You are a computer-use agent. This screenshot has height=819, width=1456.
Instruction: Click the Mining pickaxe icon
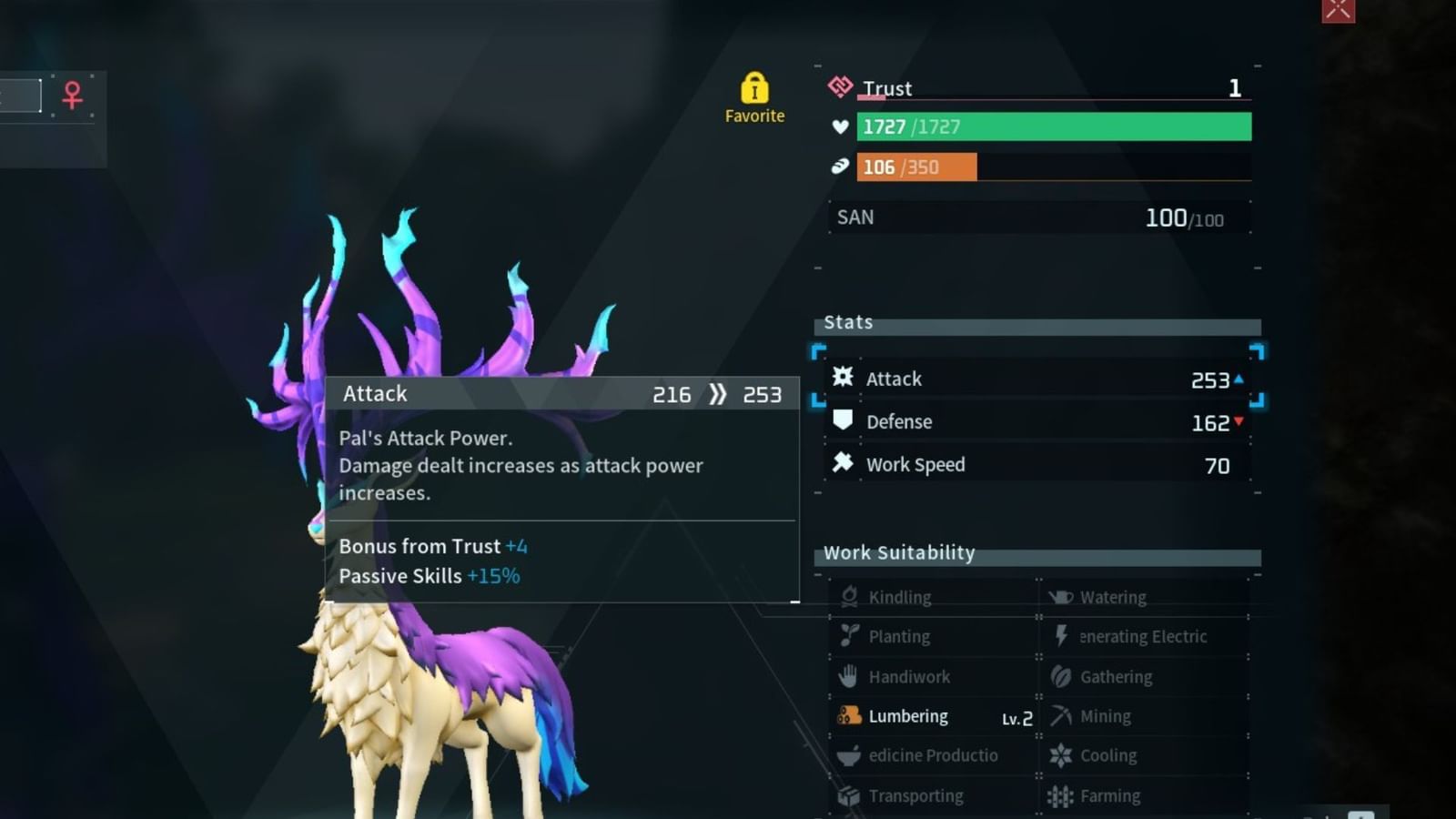(x=1061, y=715)
